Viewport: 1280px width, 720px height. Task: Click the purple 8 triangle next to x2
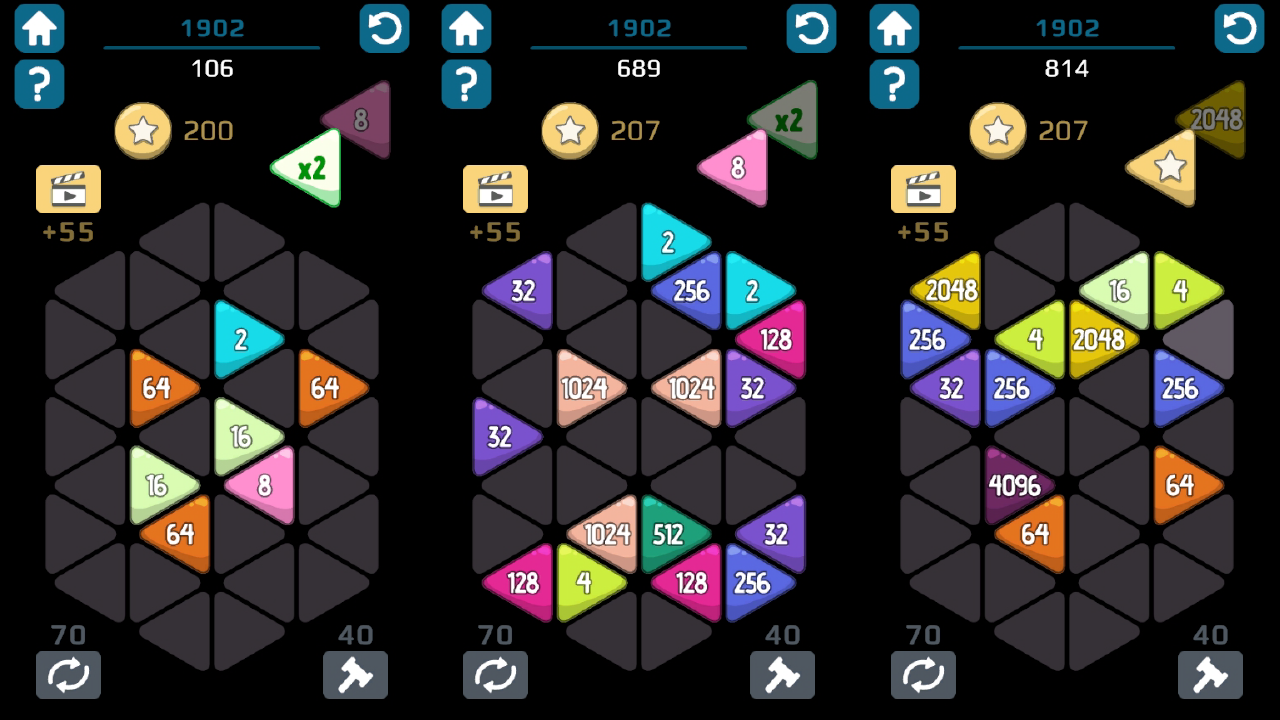[360, 118]
